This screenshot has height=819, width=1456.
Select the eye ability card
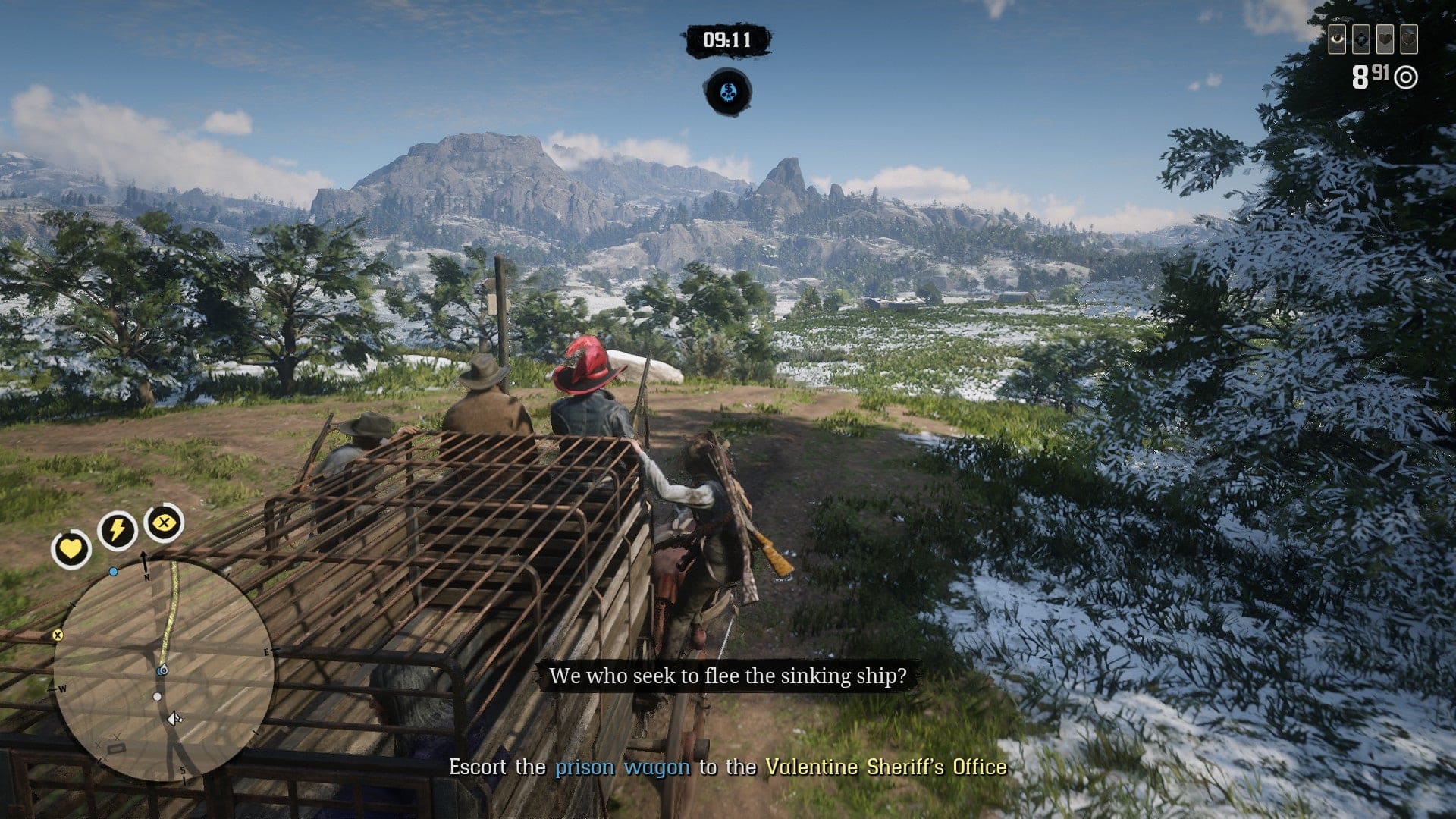(x=1337, y=39)
